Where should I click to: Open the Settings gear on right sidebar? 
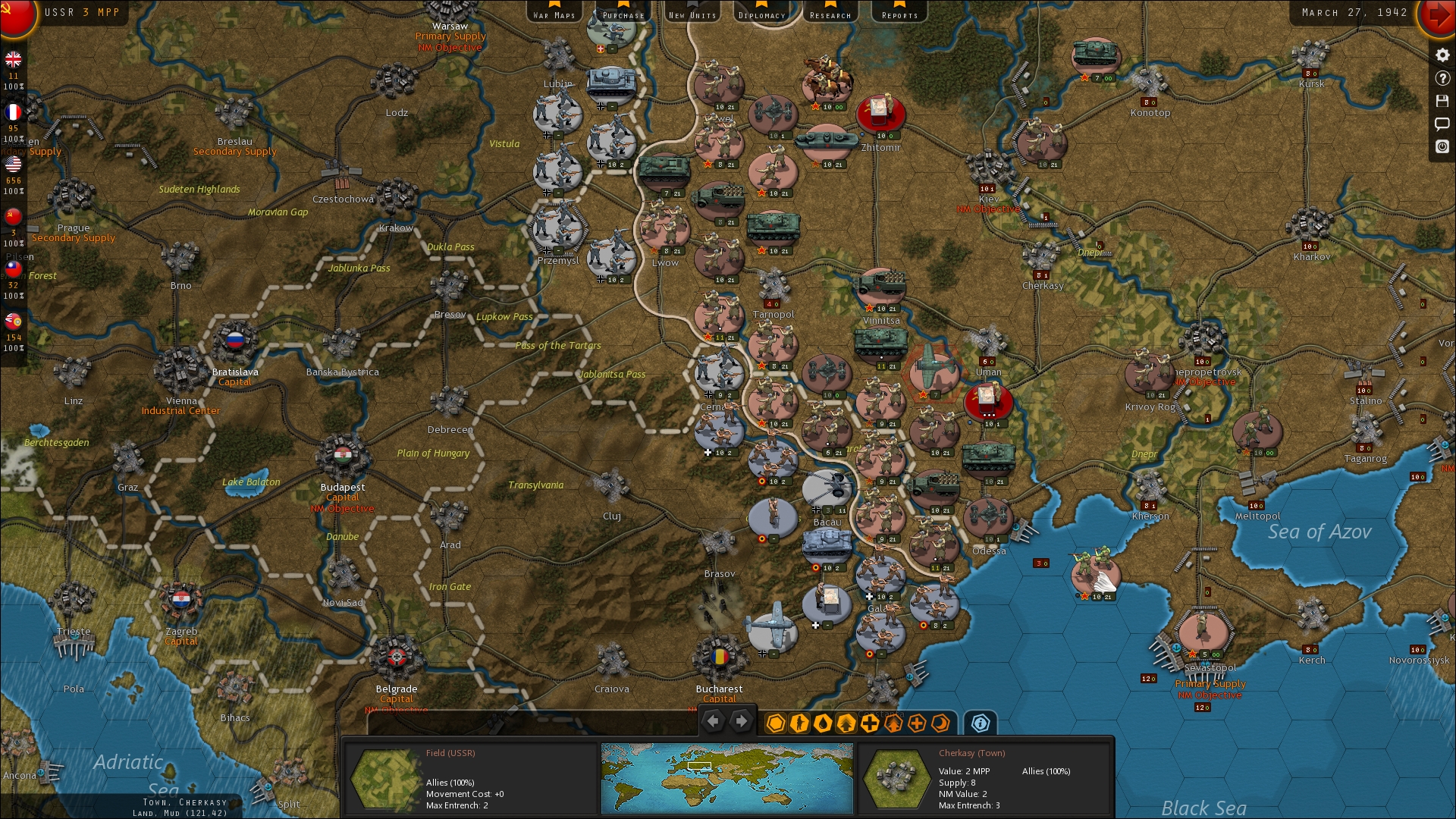tap(1443, 55)
